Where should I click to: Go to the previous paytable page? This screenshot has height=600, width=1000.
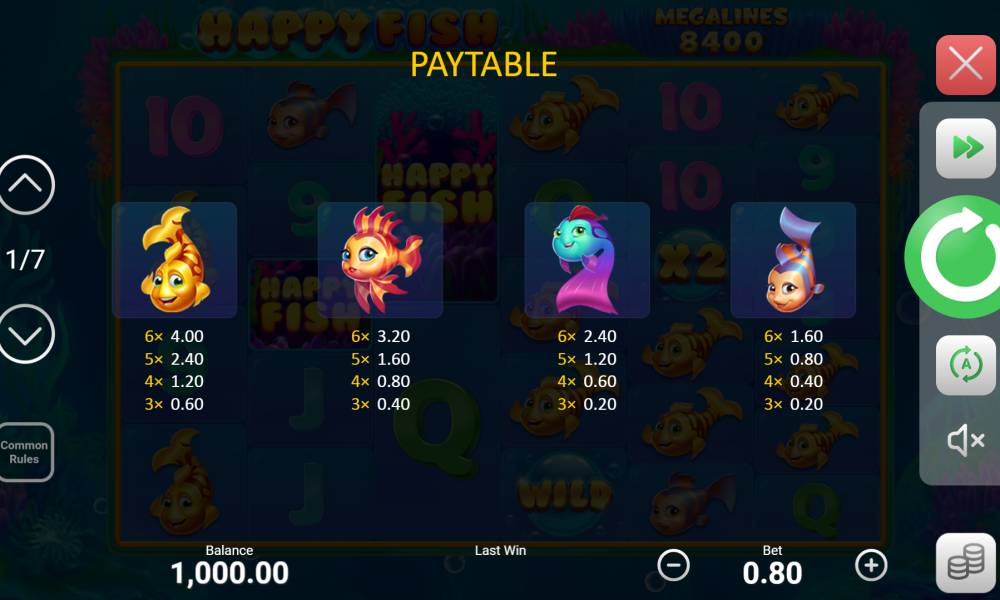(25, 185)
